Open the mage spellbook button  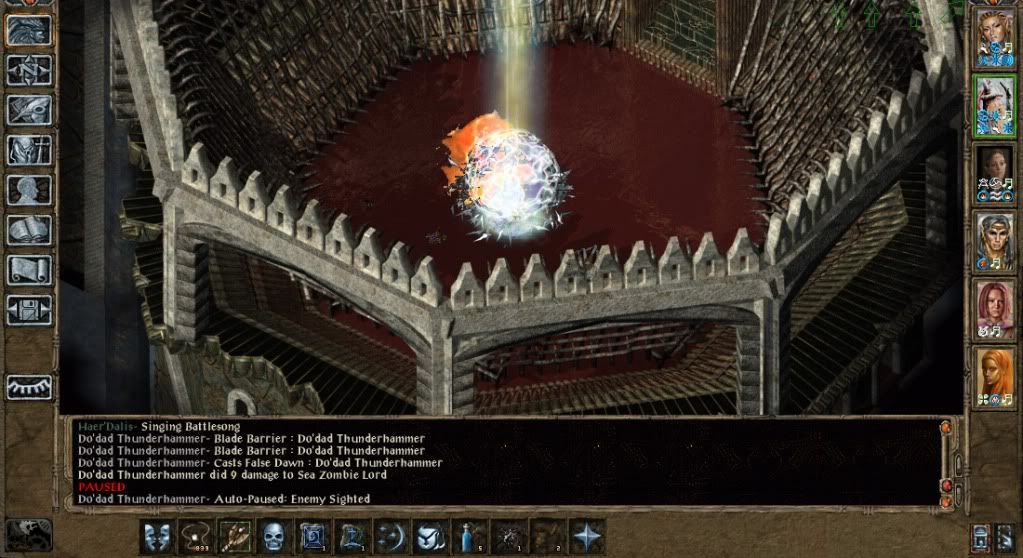pos(28,230)
